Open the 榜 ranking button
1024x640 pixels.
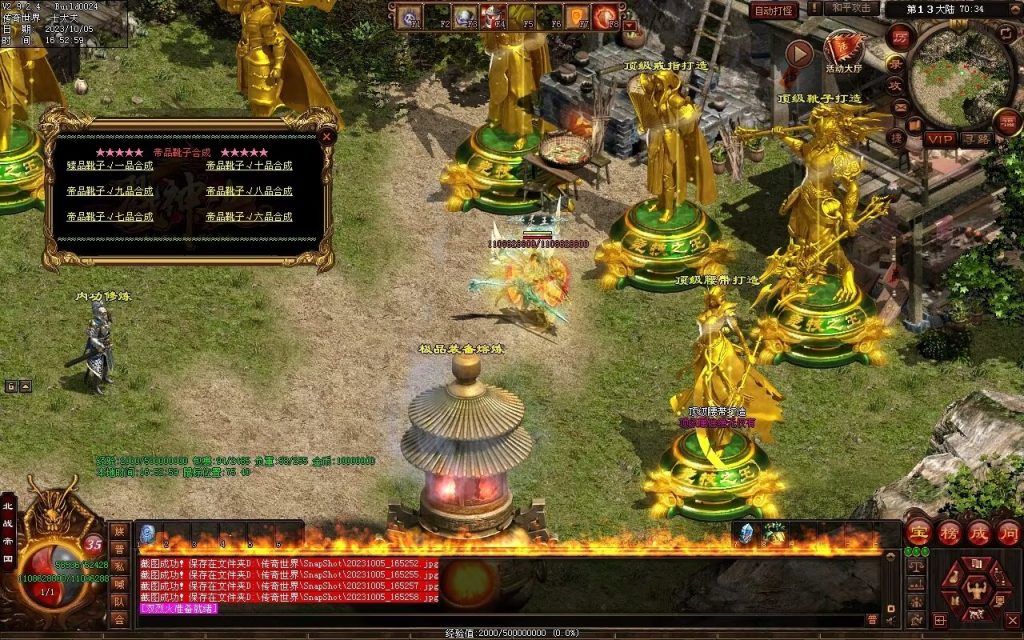(x=948, y=531)
